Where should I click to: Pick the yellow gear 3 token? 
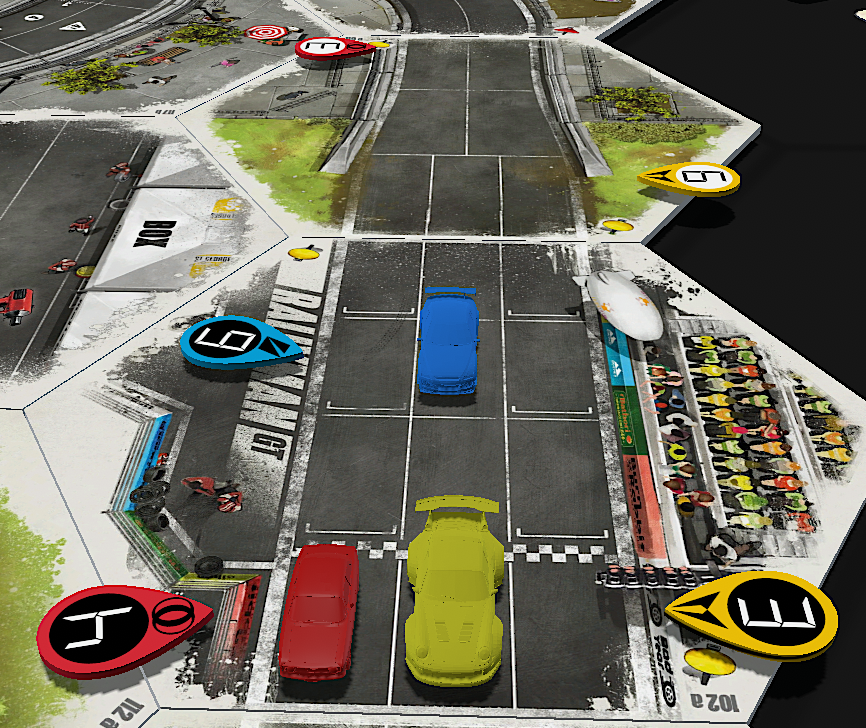pyautogui.click(x=767, y=612)
